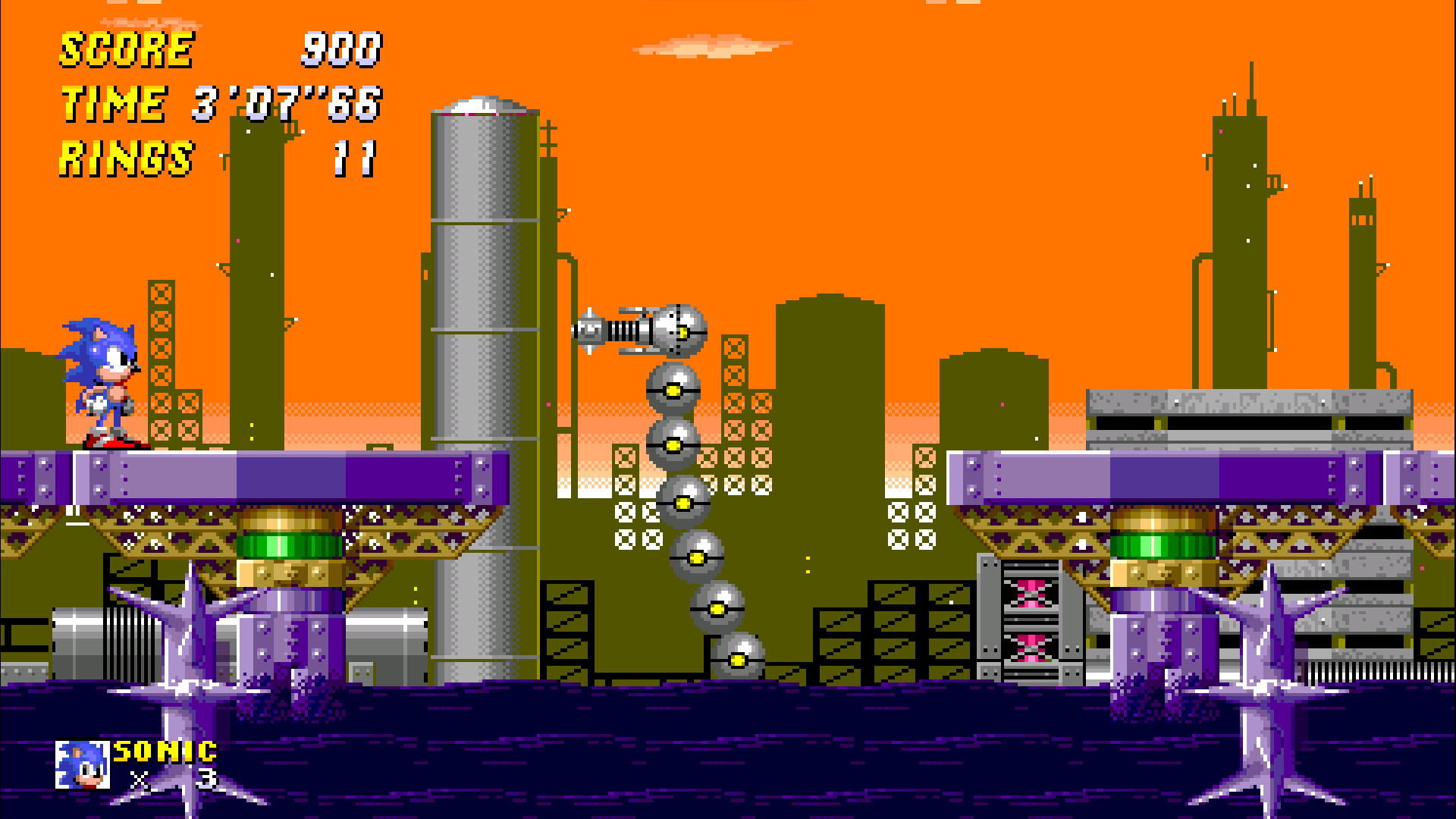Image resolution: width=1456 pixels, height=819 pixels.
Task: Click the SCORE label text
Action: [x=125, y=50]
